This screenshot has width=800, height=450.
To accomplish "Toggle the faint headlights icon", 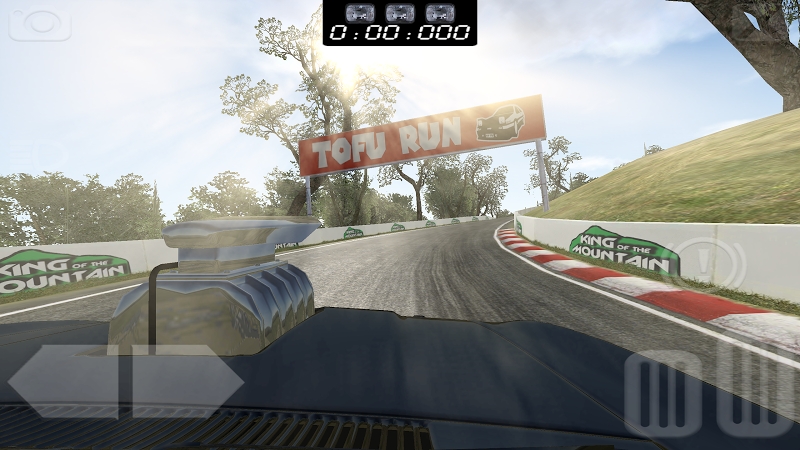I will tap(34, 157).
